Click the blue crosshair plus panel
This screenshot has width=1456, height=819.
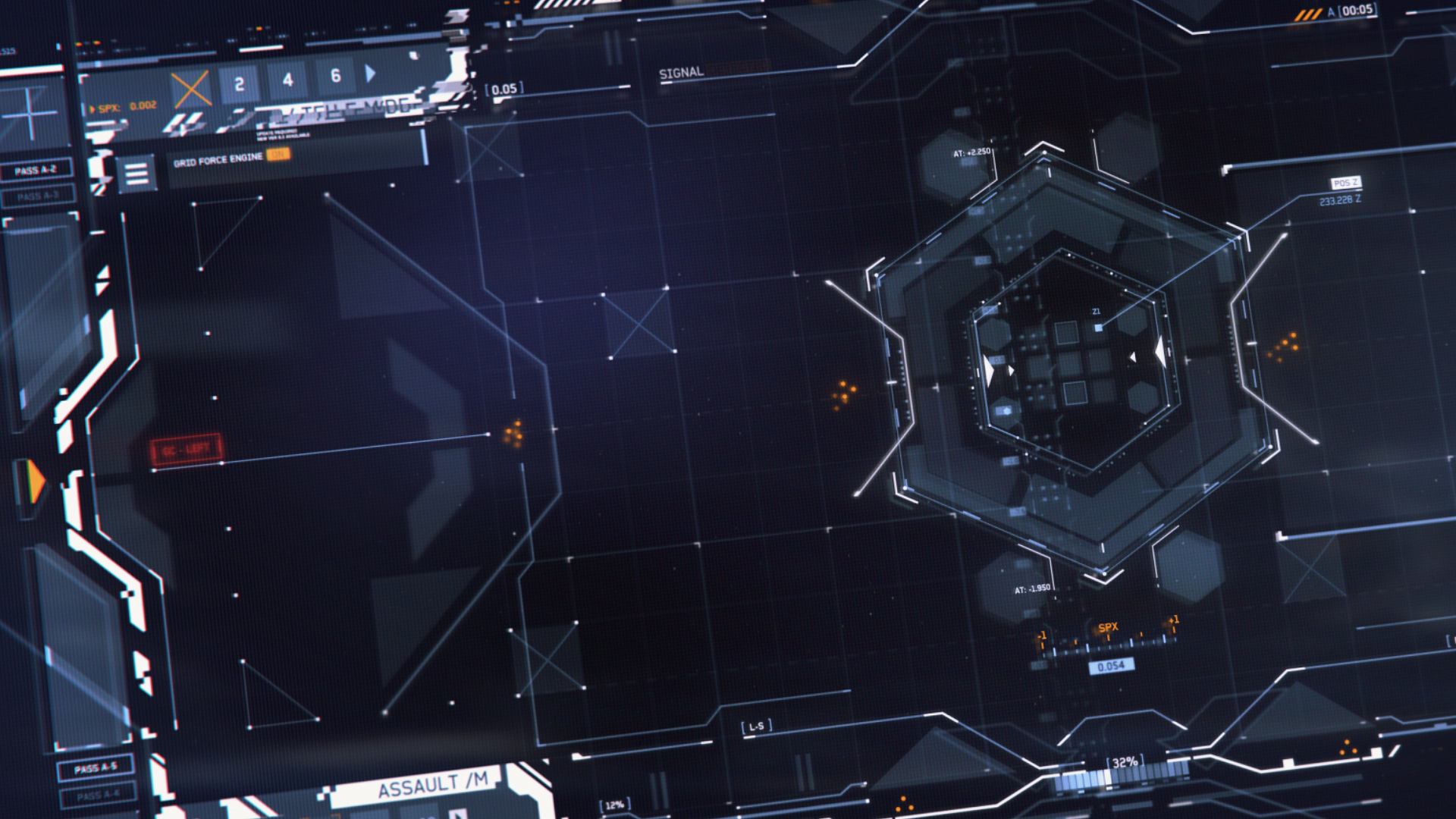click(30, 114)
